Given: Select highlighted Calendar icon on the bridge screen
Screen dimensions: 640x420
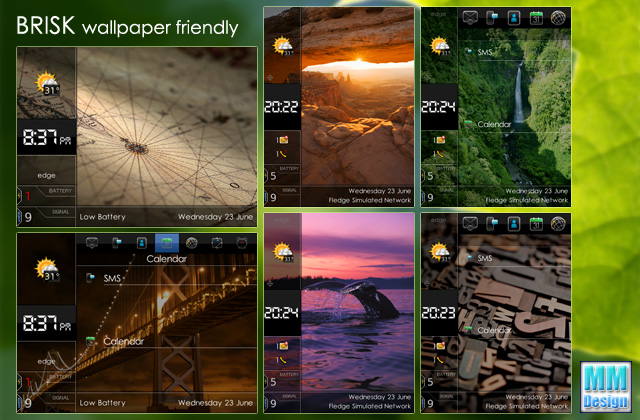Looking at the screenshot, I should (167, 242).
